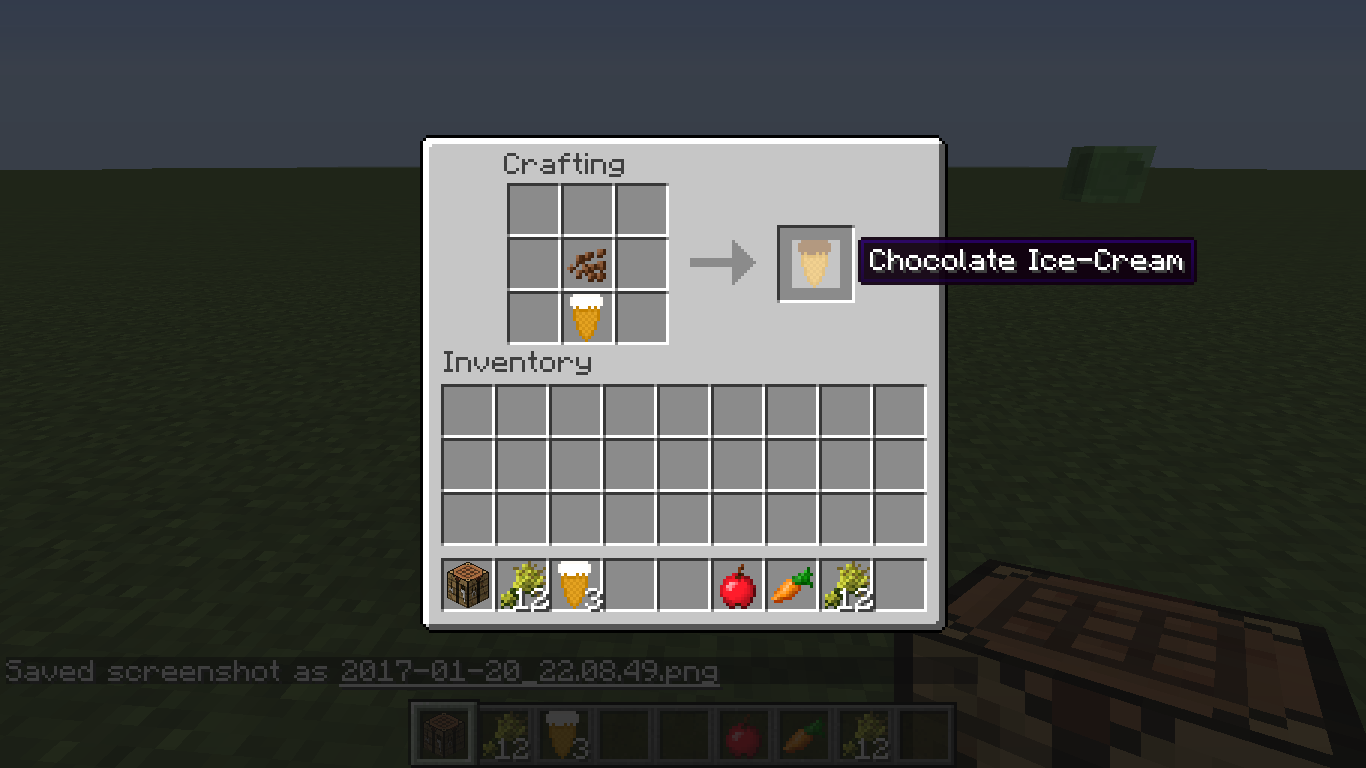Image resolution: width=1366 pixels, height=768 pixels.
Task: Click the empty slot between apple and empty hotbar slots
Action: tap(683, 585)
